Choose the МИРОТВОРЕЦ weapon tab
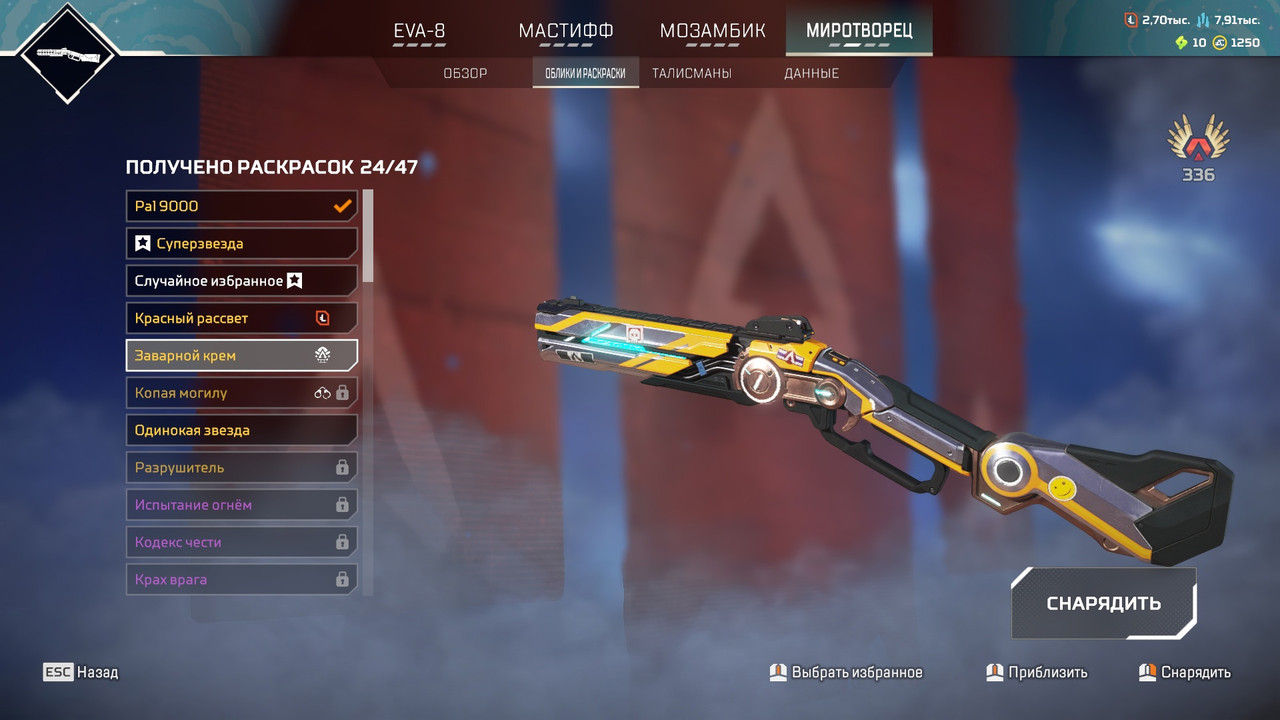 pyautogui.click(x=859, y=31)
